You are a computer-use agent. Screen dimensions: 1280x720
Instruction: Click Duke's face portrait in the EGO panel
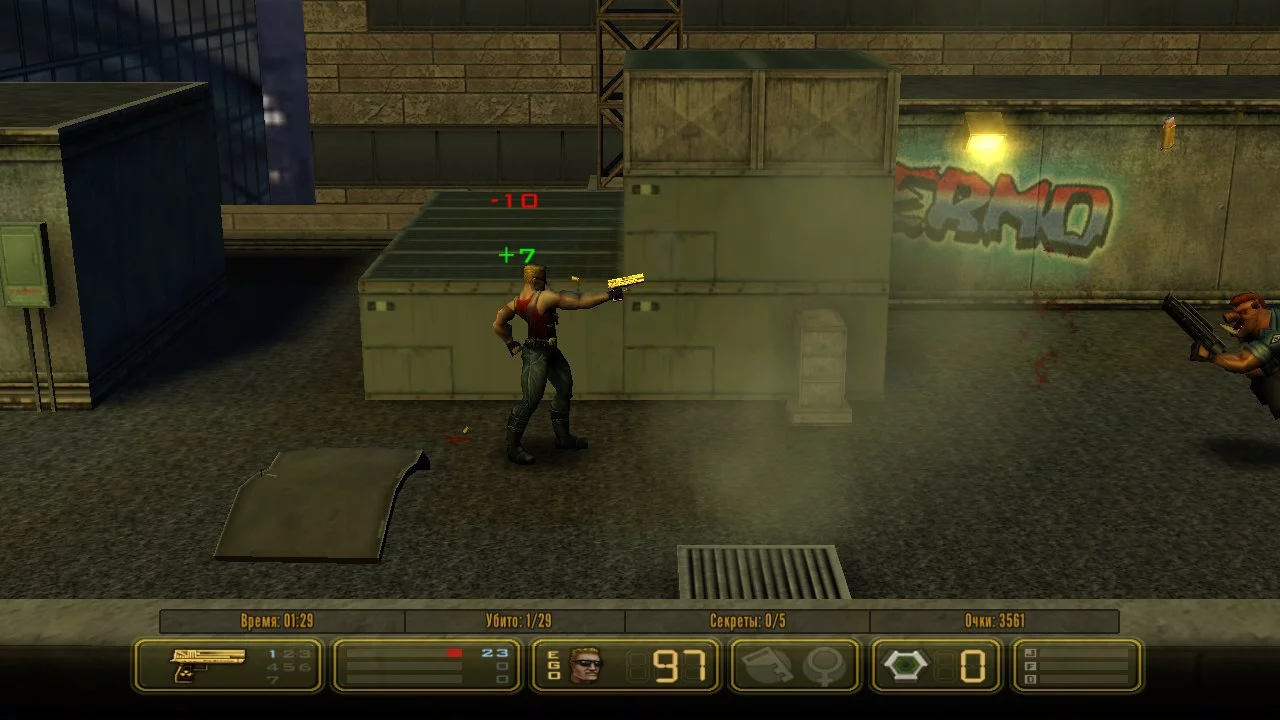pos(585,665)
